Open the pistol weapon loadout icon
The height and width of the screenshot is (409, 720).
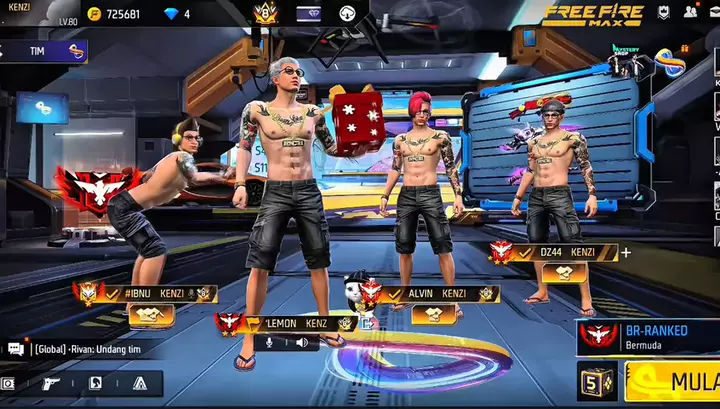point(51,383)
